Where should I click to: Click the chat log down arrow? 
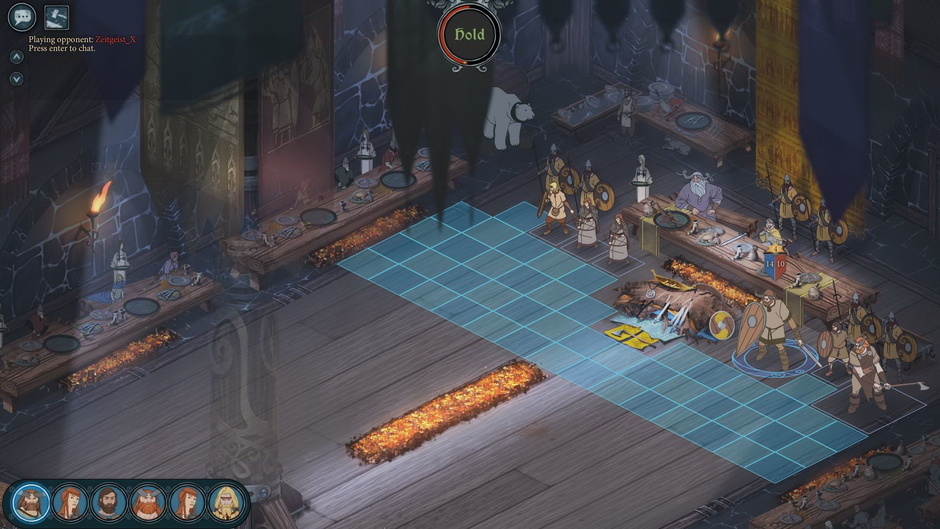pyautogui.click(x=17, y=79)
